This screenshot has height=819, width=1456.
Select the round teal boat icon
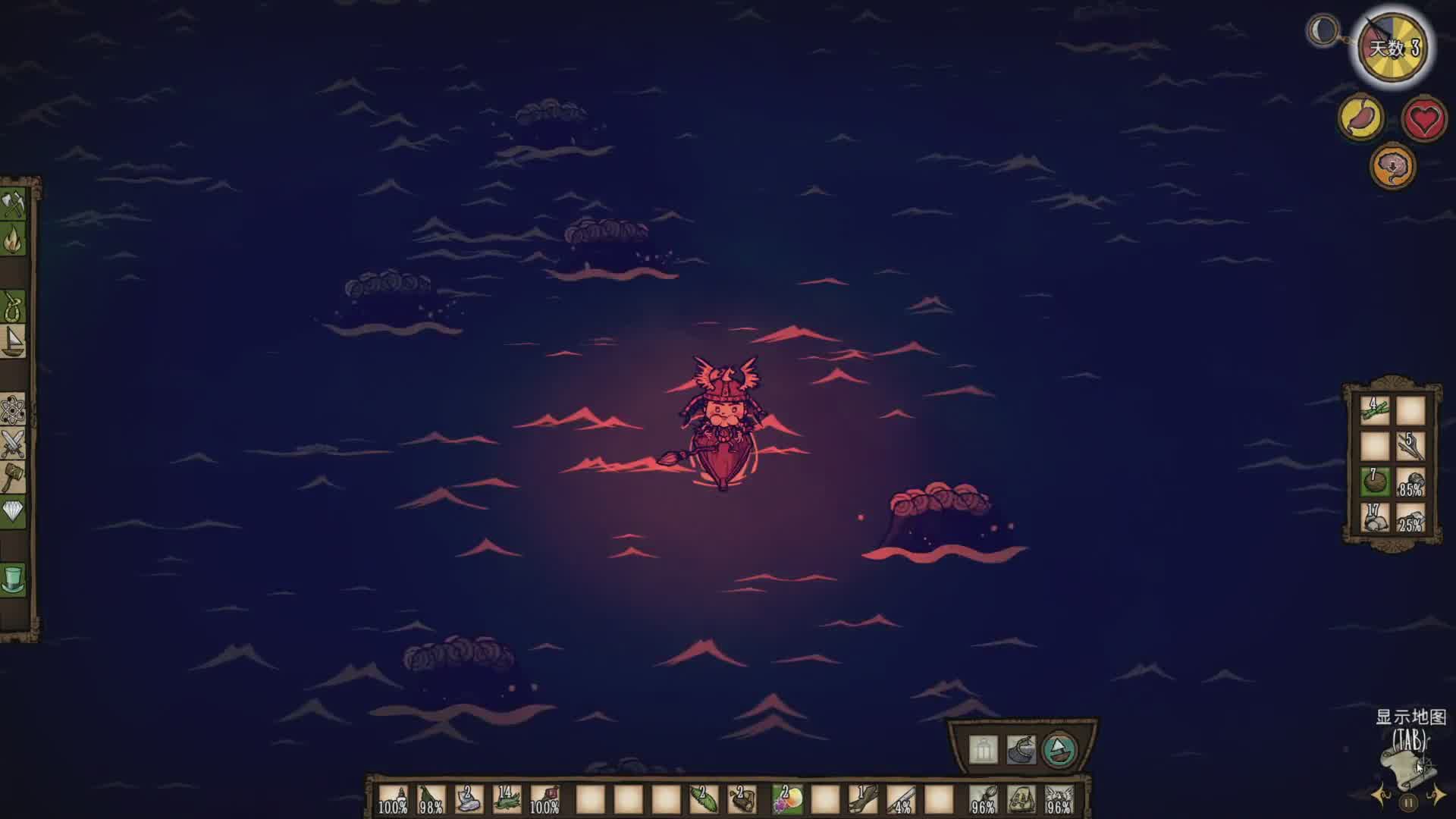[x=1059, y=750]
